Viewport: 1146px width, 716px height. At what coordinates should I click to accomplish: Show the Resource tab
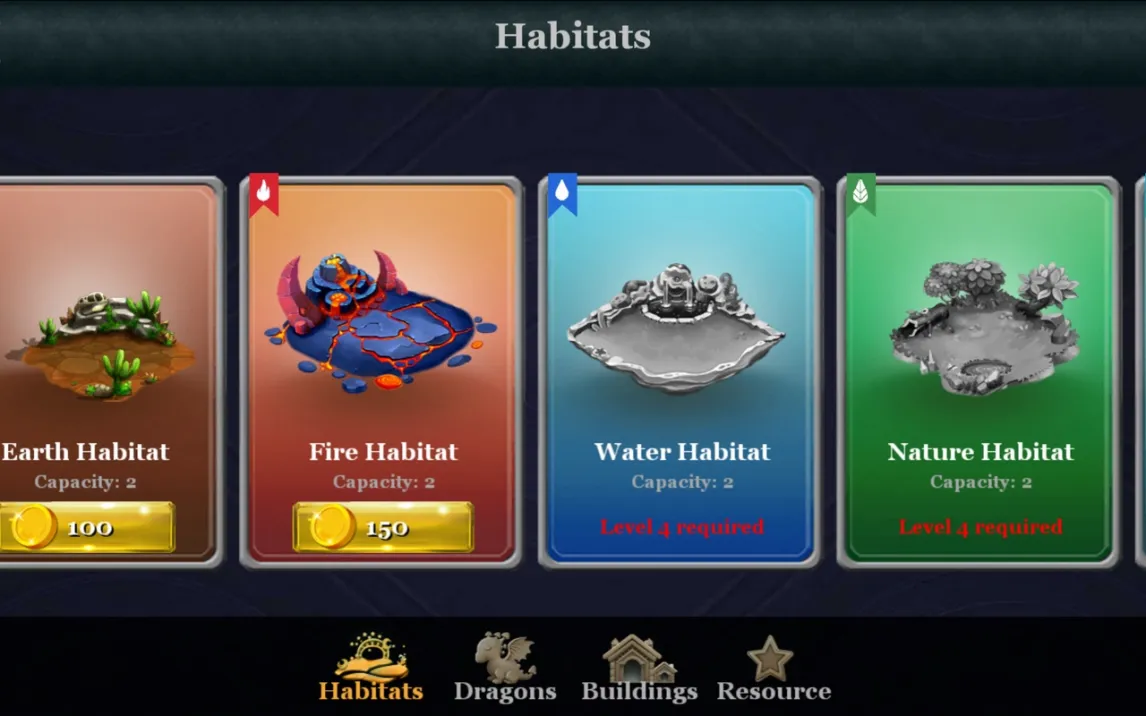click(x=773, y=668)
